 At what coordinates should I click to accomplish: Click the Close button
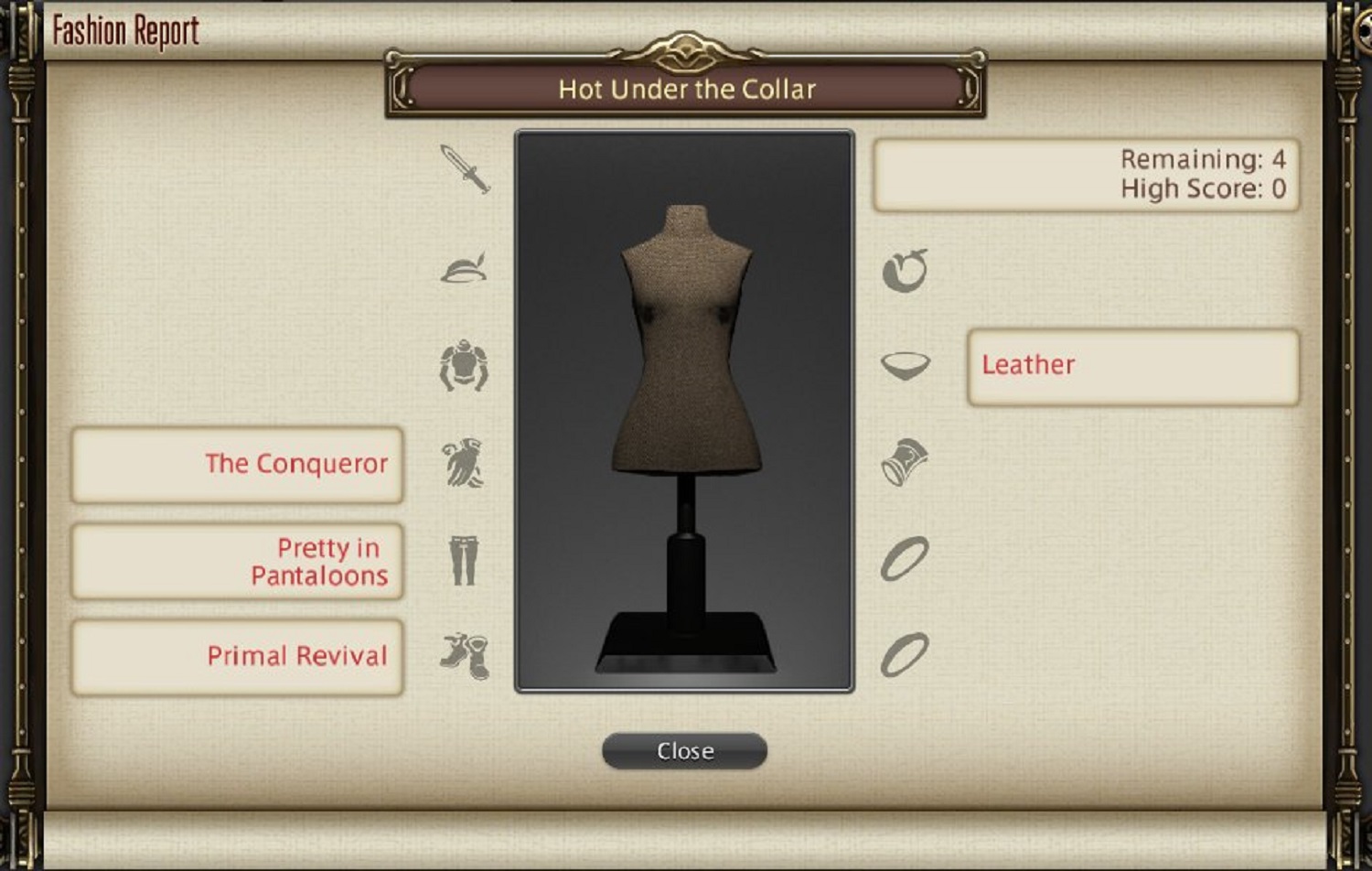pyautogui.click(x=685, y=750)
